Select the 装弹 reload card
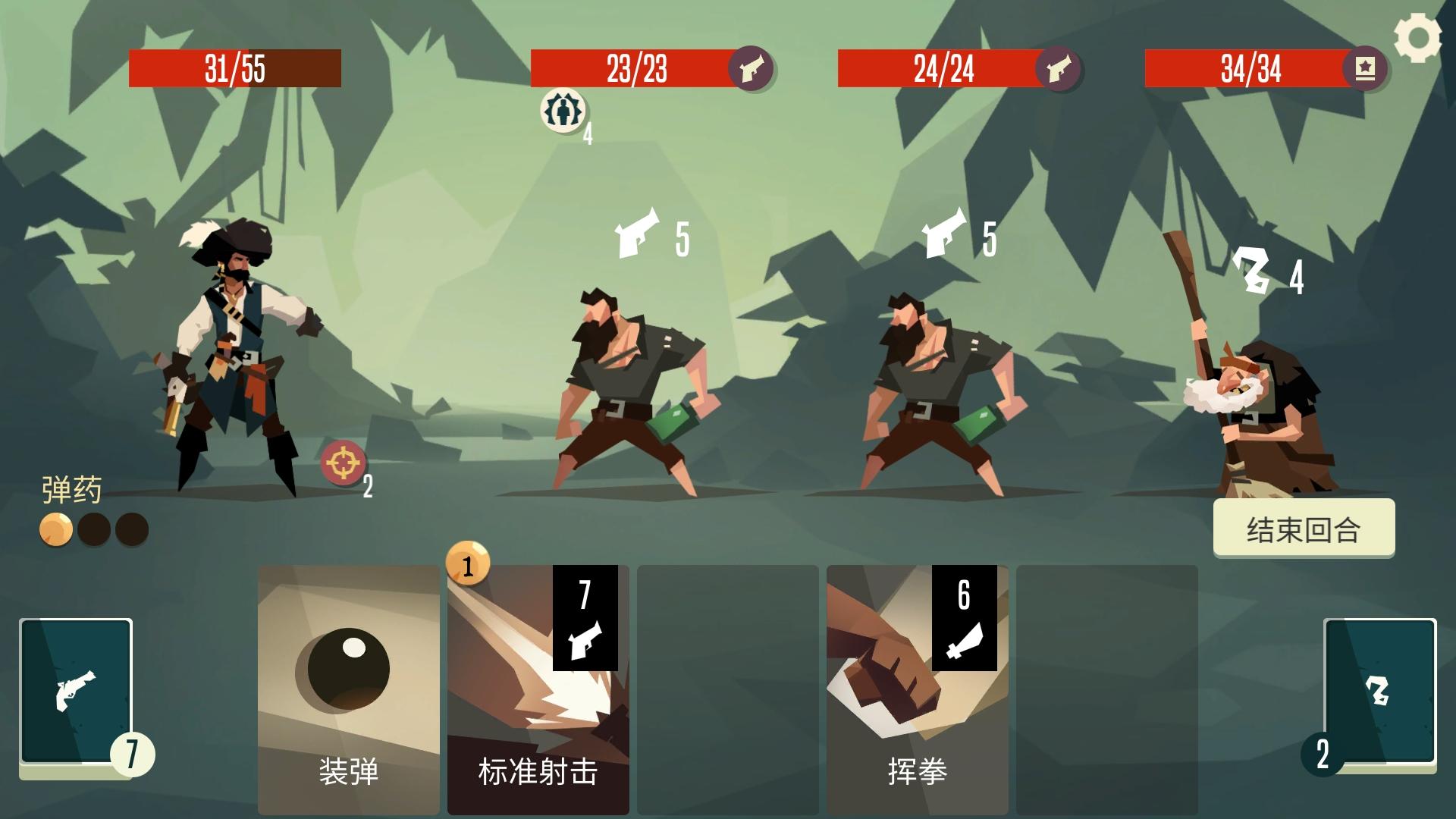 coord(348,682)
